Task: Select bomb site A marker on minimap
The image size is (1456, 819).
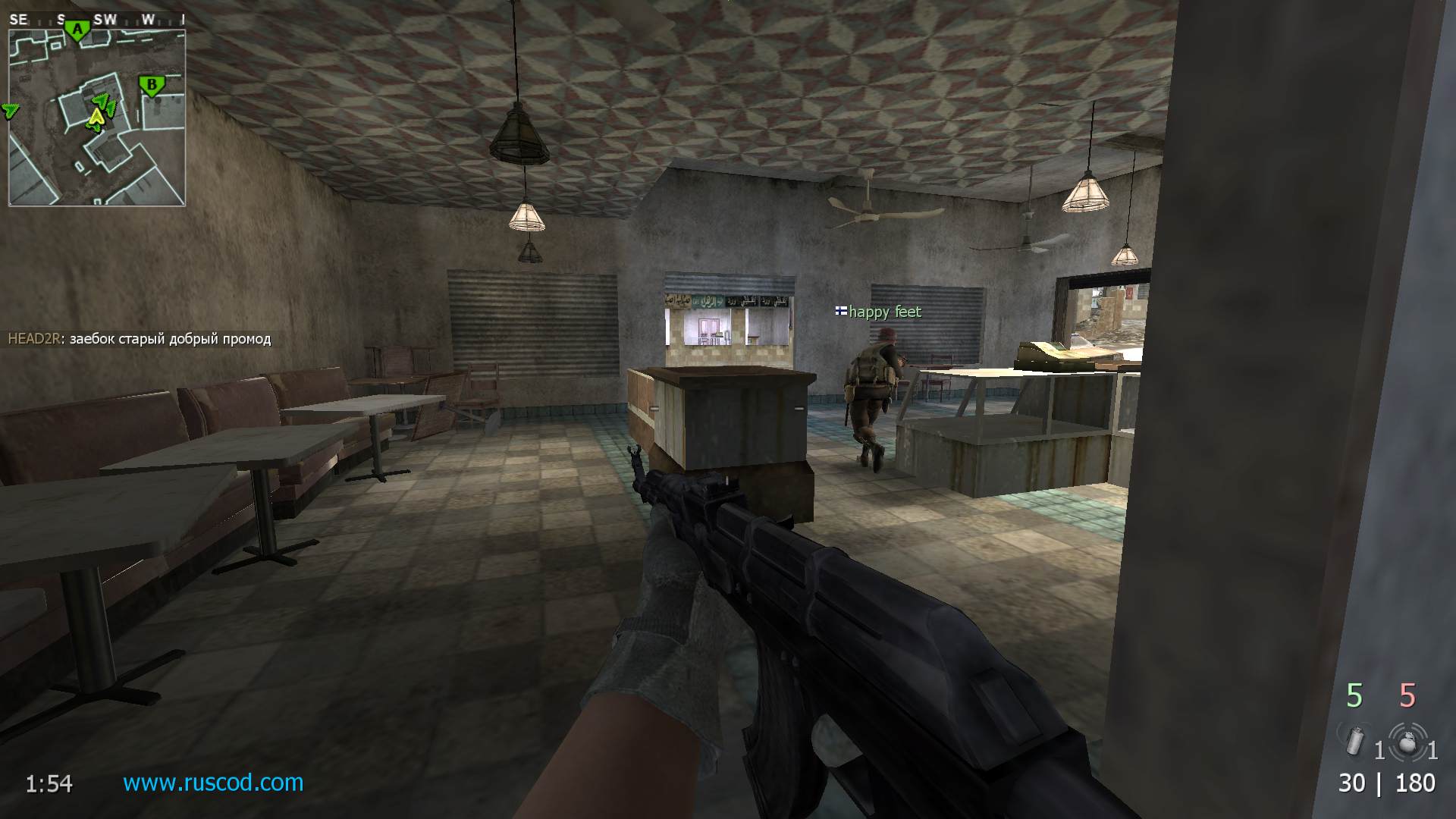Action: click(77, 30)
